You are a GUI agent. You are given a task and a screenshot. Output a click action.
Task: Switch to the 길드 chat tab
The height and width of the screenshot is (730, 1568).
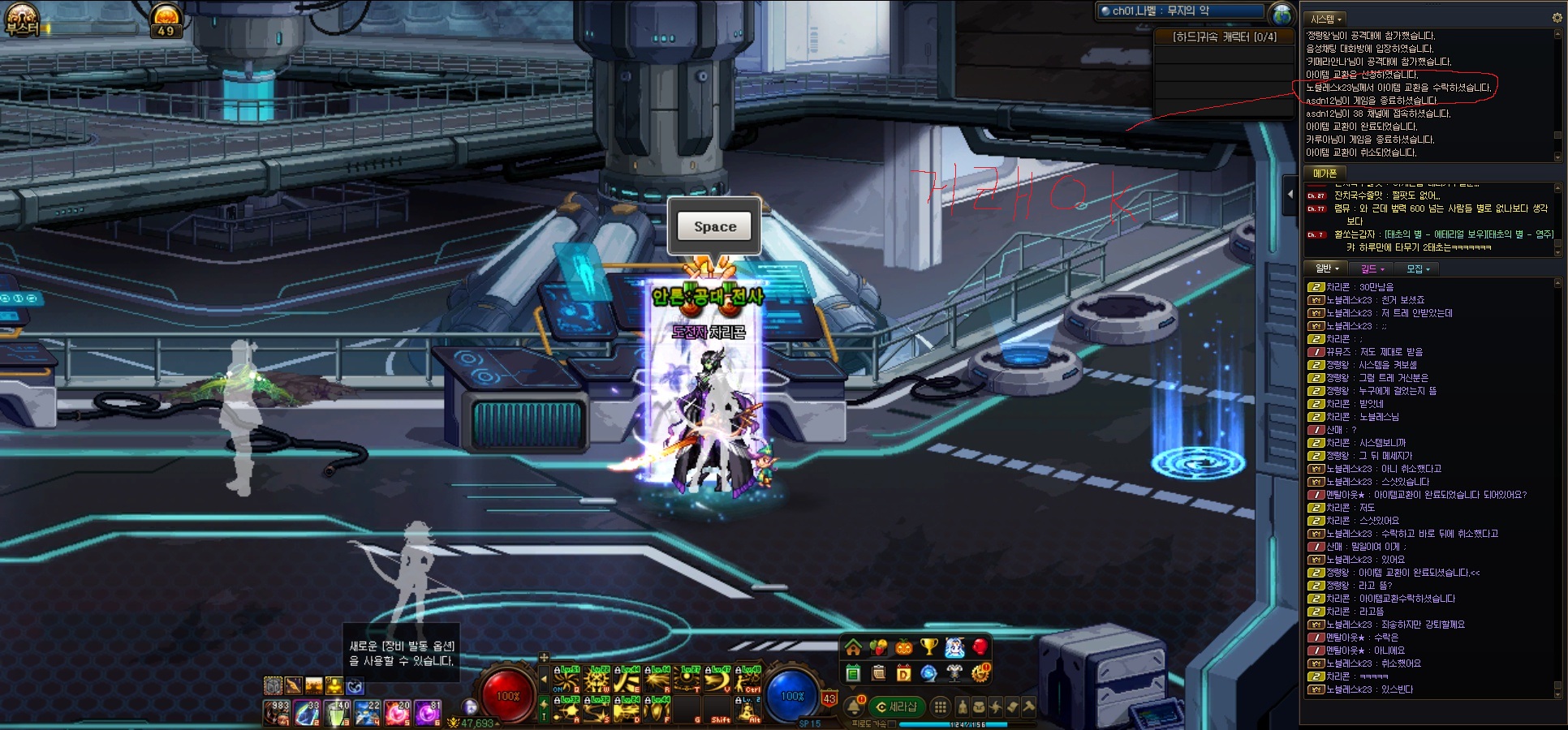click(1372, 268)
